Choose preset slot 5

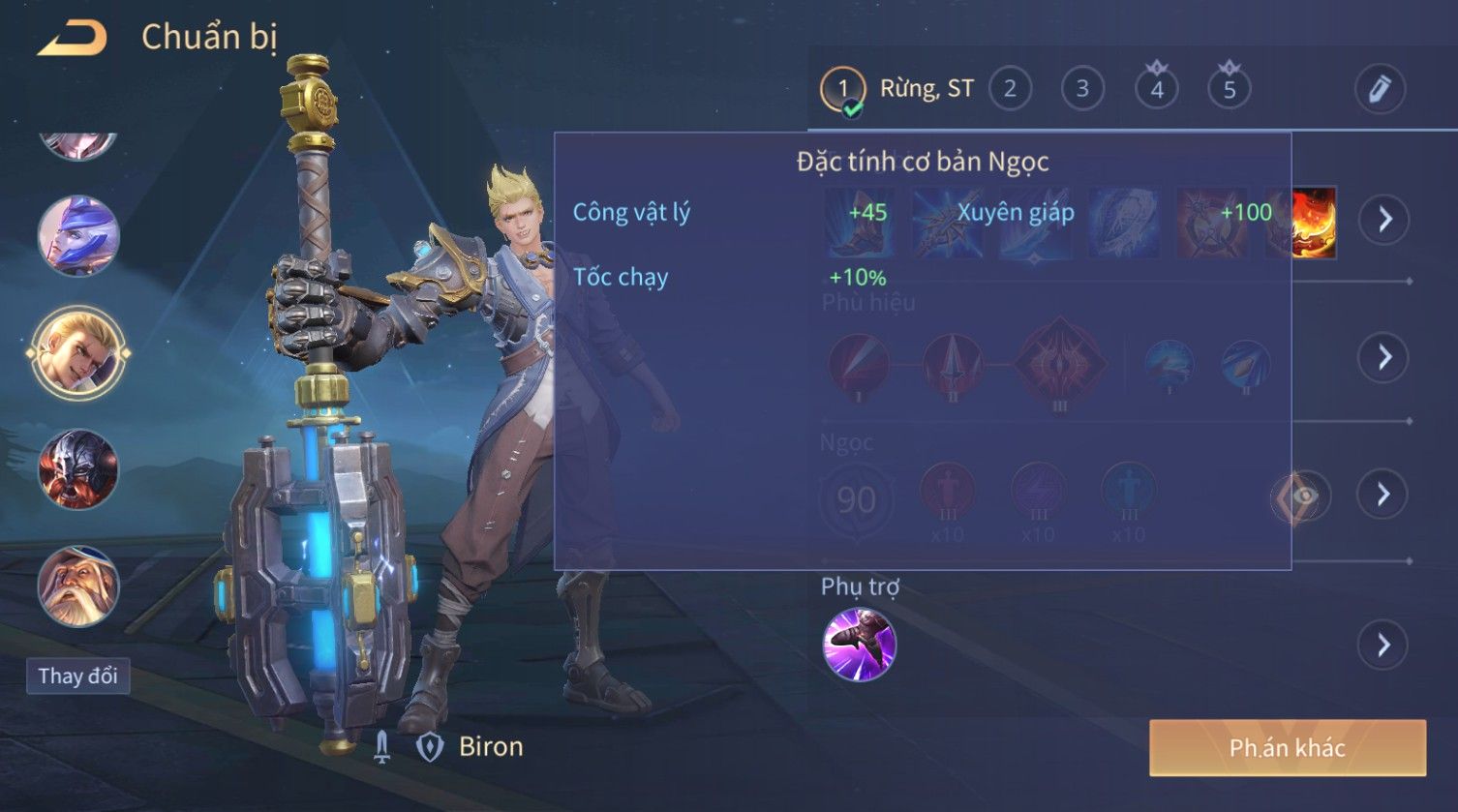coord(1230,89)
